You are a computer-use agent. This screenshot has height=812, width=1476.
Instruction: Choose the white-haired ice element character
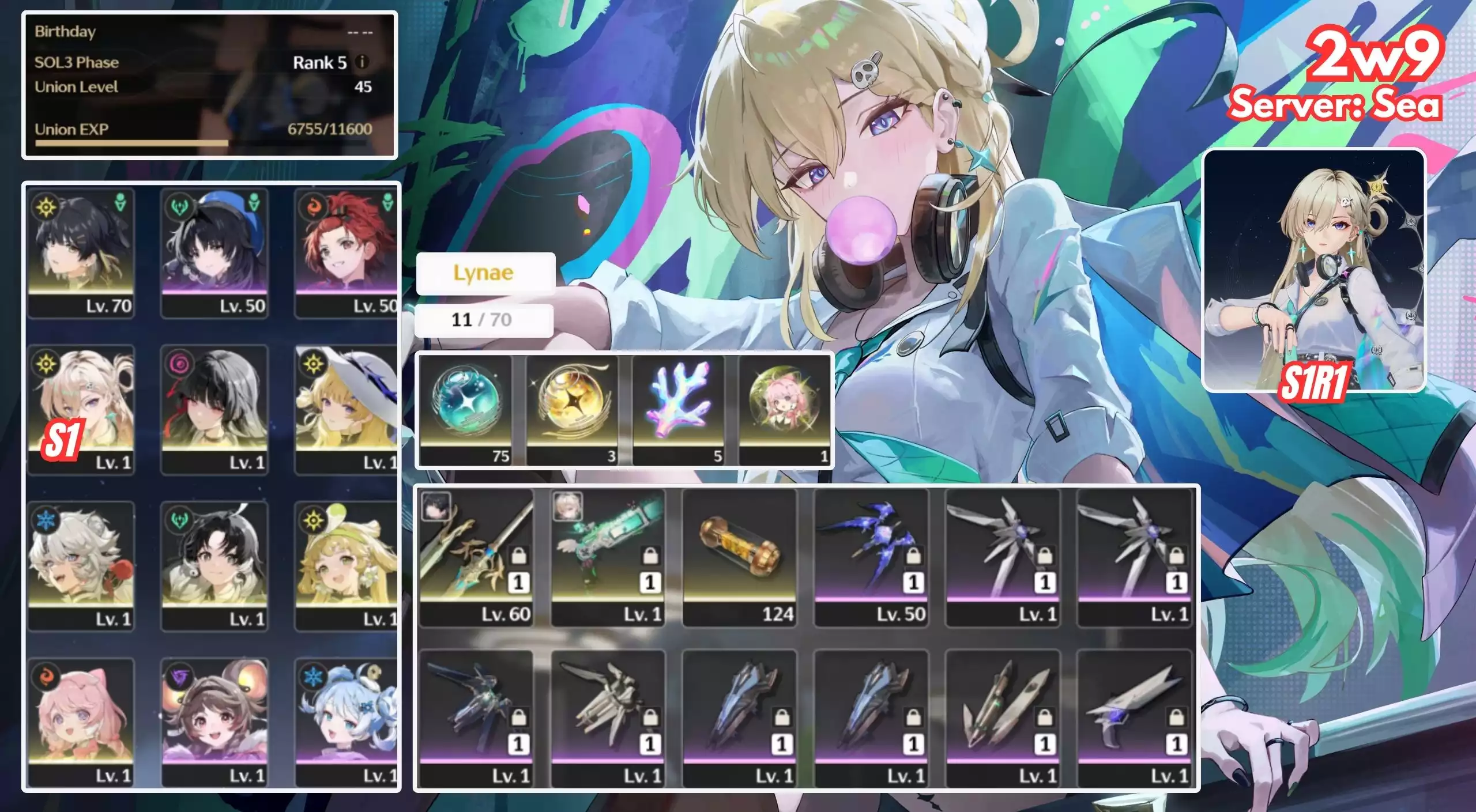81,566
